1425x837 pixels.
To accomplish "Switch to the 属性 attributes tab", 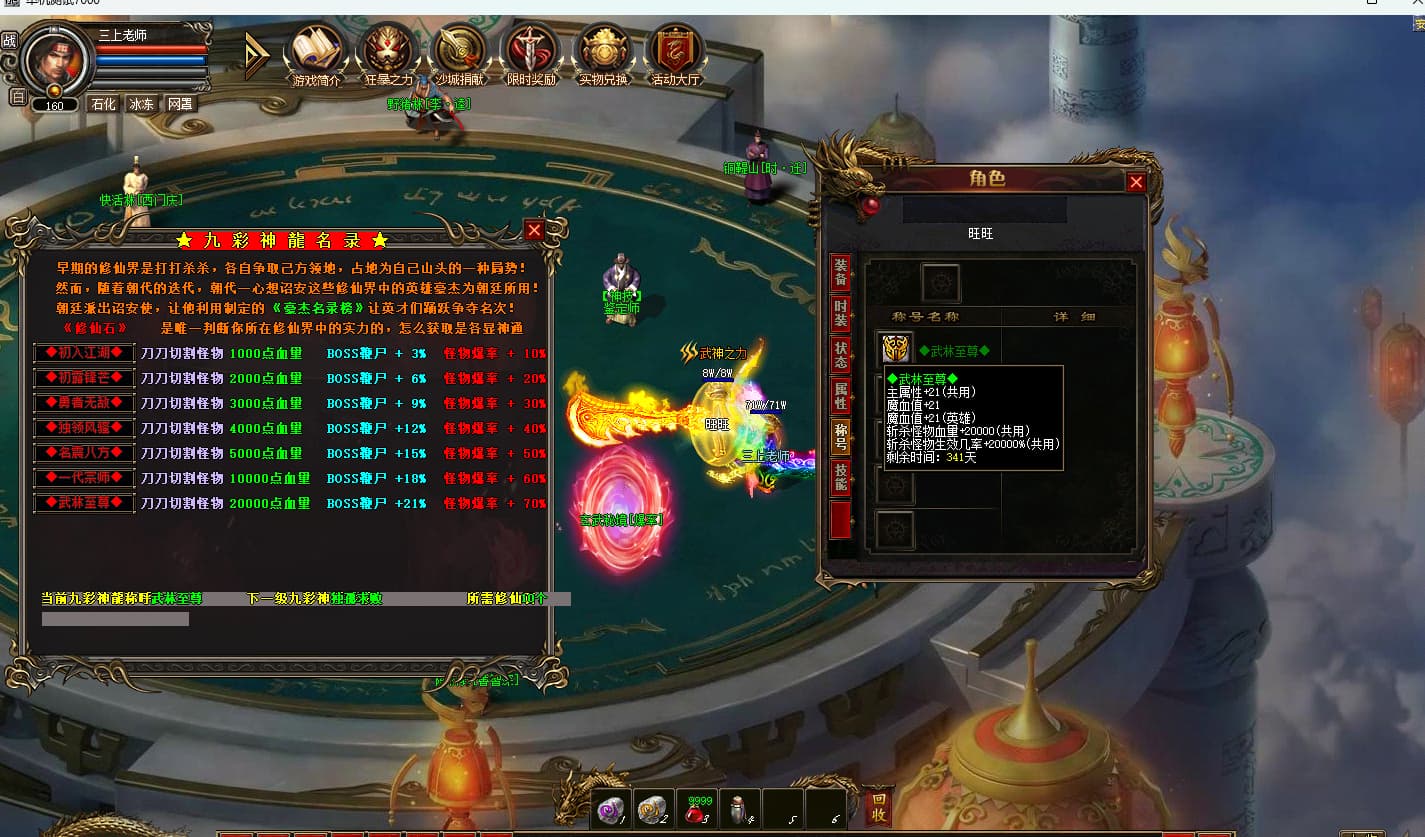I will 841,395.
